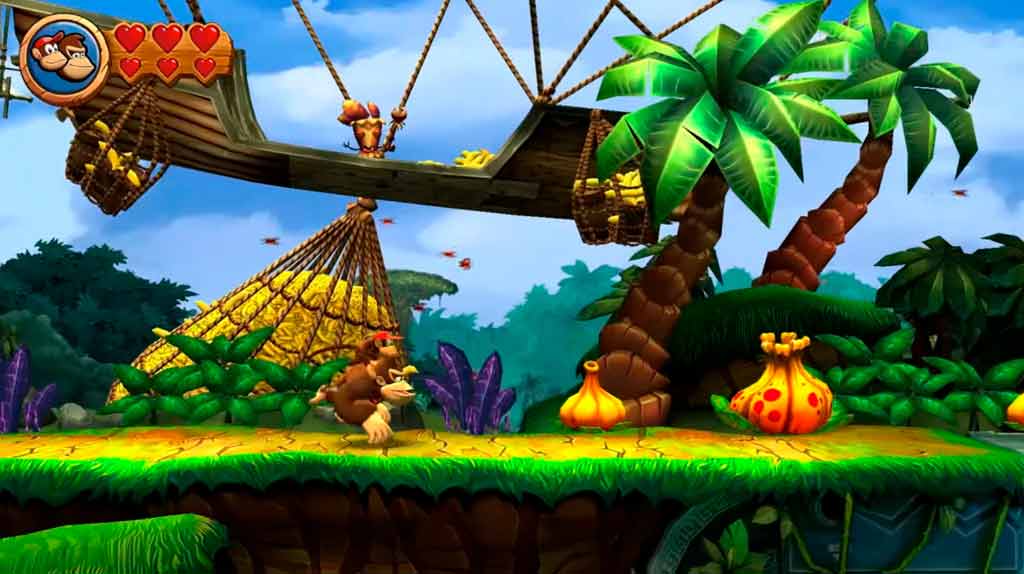Click the Donkey Kong and Diddy portrait icon
Viewport: 1024px width, 574px height.
point(63,59)
